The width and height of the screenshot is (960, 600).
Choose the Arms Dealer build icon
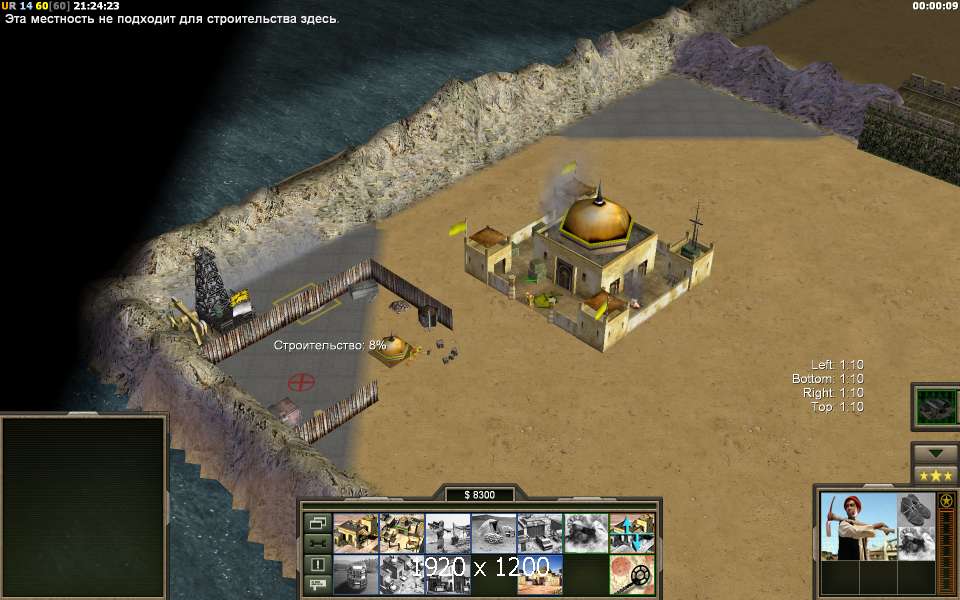[540, 533]
